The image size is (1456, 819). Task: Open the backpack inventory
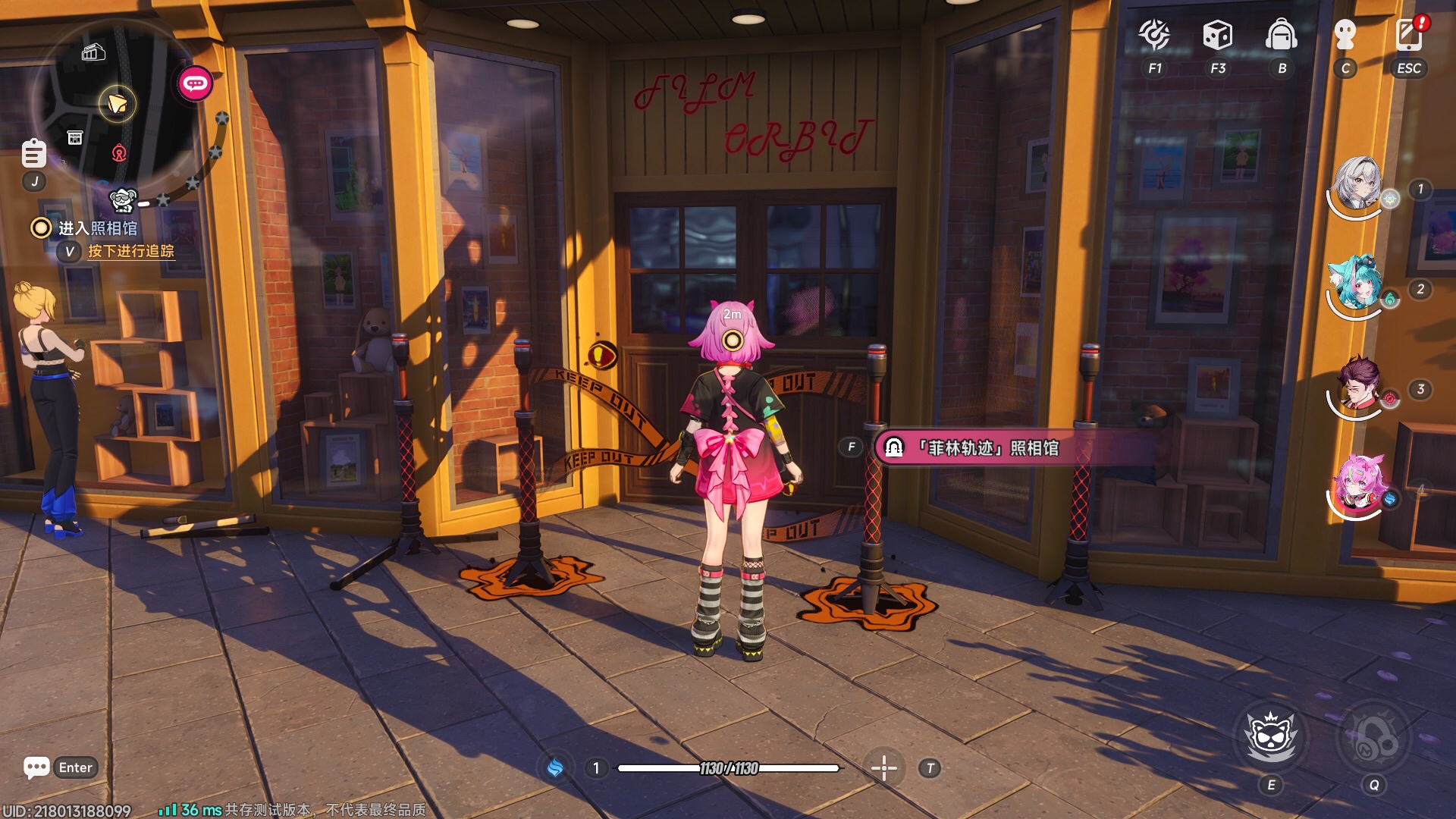coord(1282,36)
